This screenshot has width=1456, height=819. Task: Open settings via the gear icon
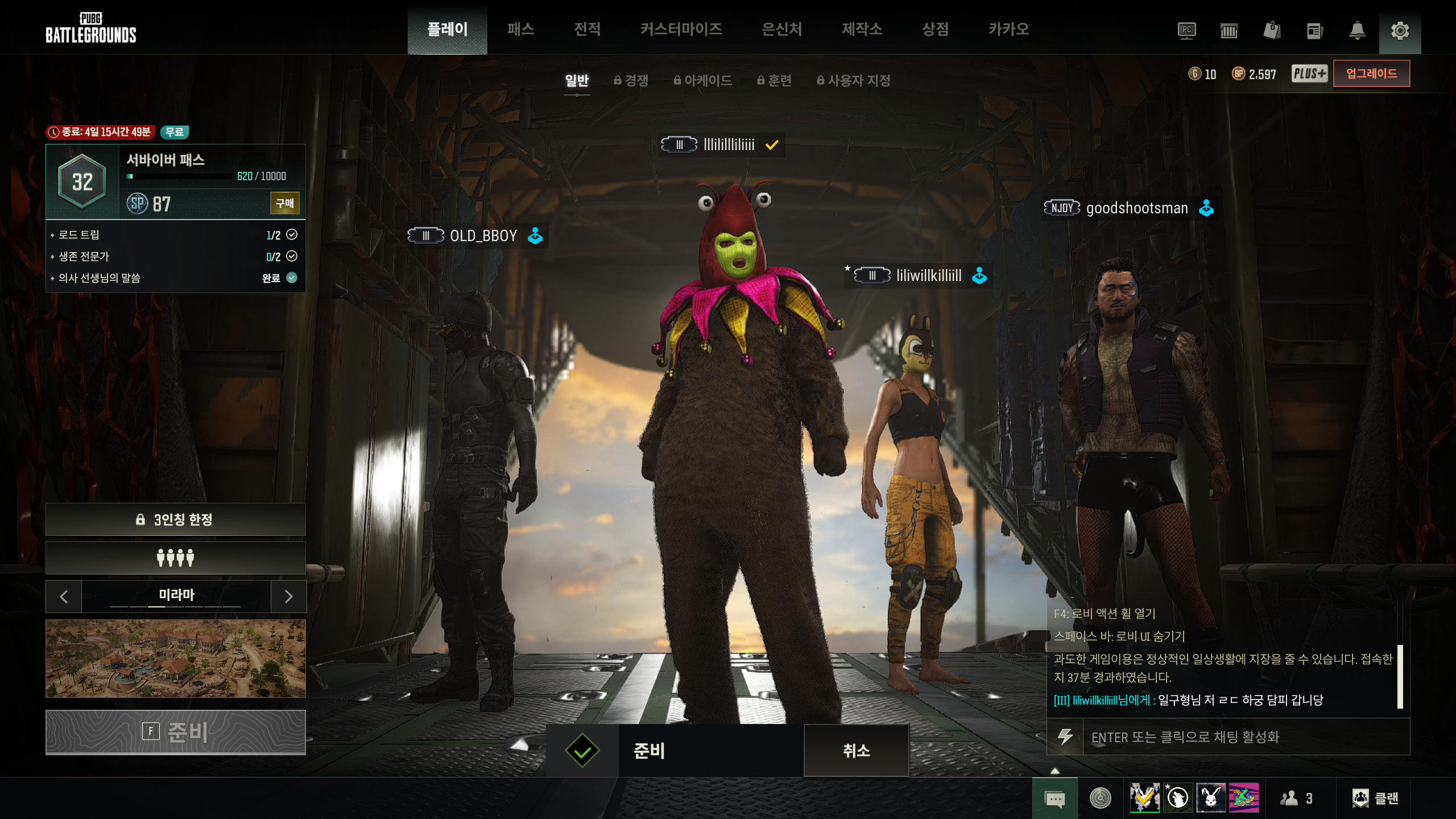(x=1400, y=31)
